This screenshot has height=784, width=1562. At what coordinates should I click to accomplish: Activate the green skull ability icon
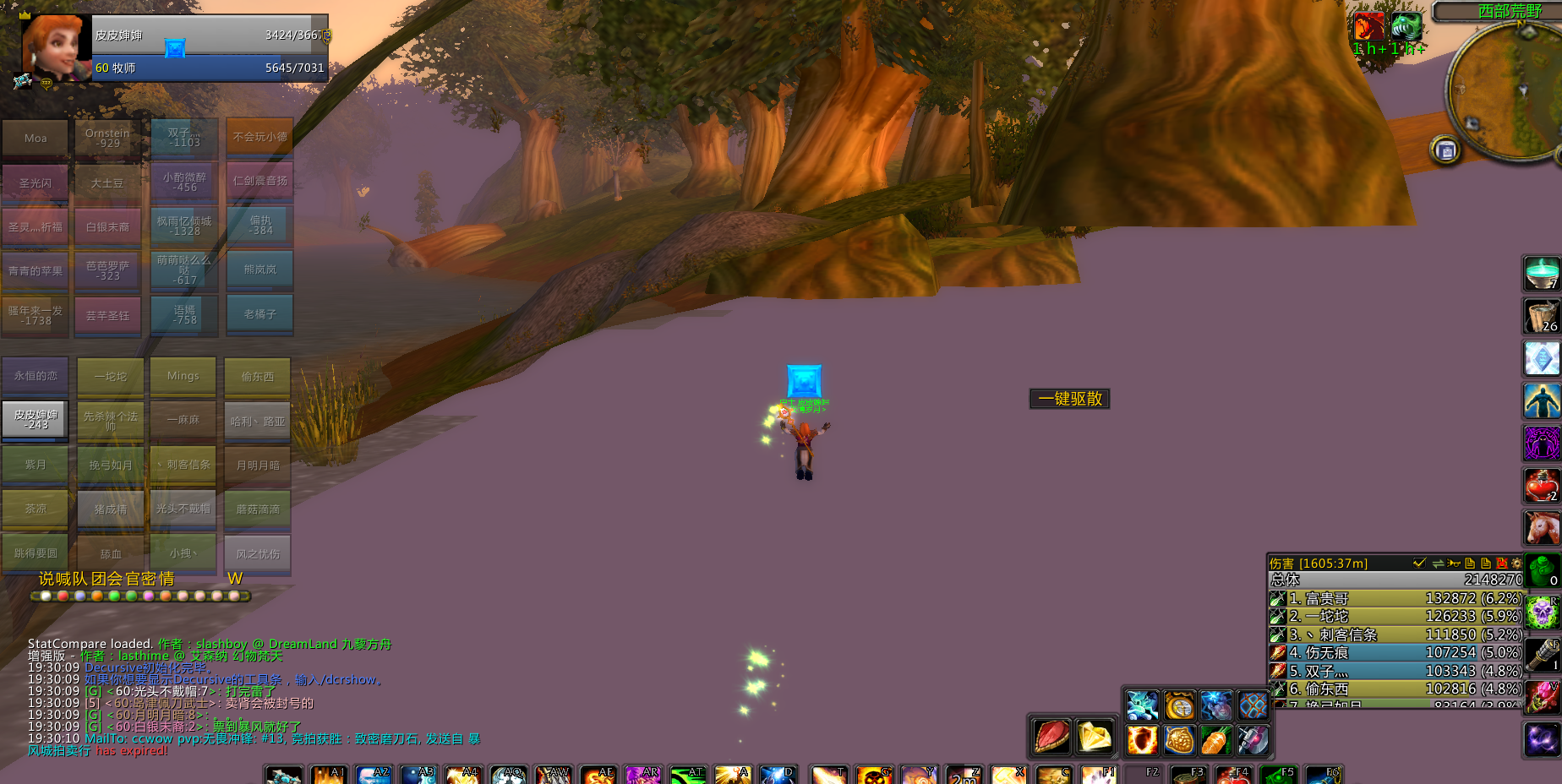point(1542,612)
